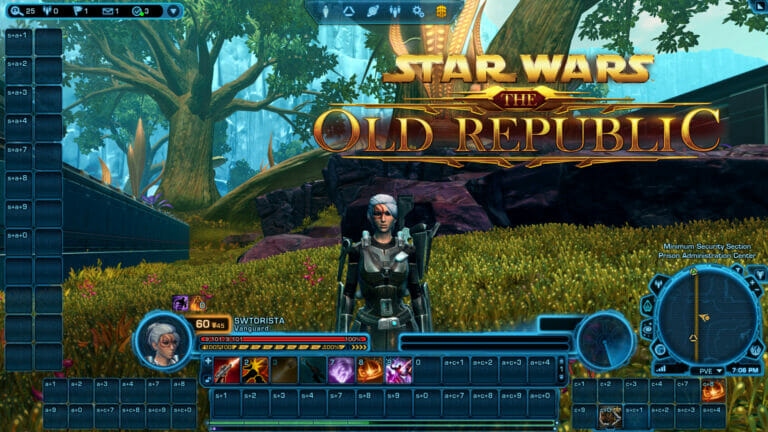Open the PVE mode dropdown

tap(712, 370)
